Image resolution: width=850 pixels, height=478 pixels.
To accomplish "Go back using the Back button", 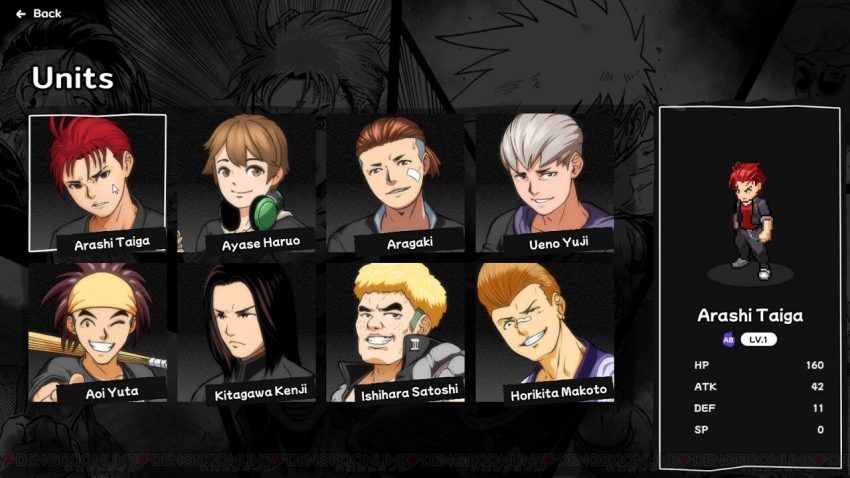I will tap(39, 14).
